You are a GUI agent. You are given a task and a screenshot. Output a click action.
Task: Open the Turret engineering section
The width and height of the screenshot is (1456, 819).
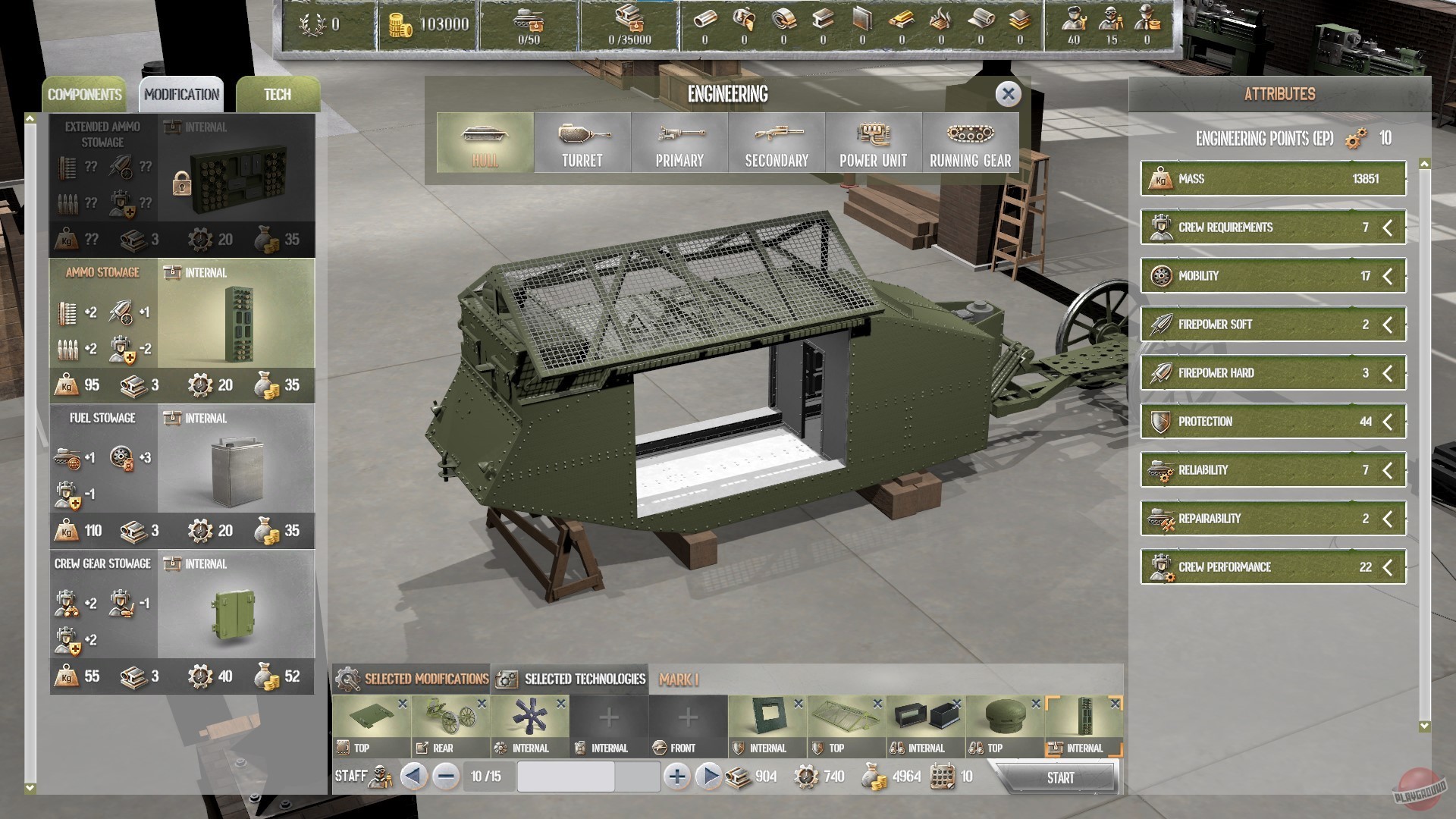click(x=582, y=143)
